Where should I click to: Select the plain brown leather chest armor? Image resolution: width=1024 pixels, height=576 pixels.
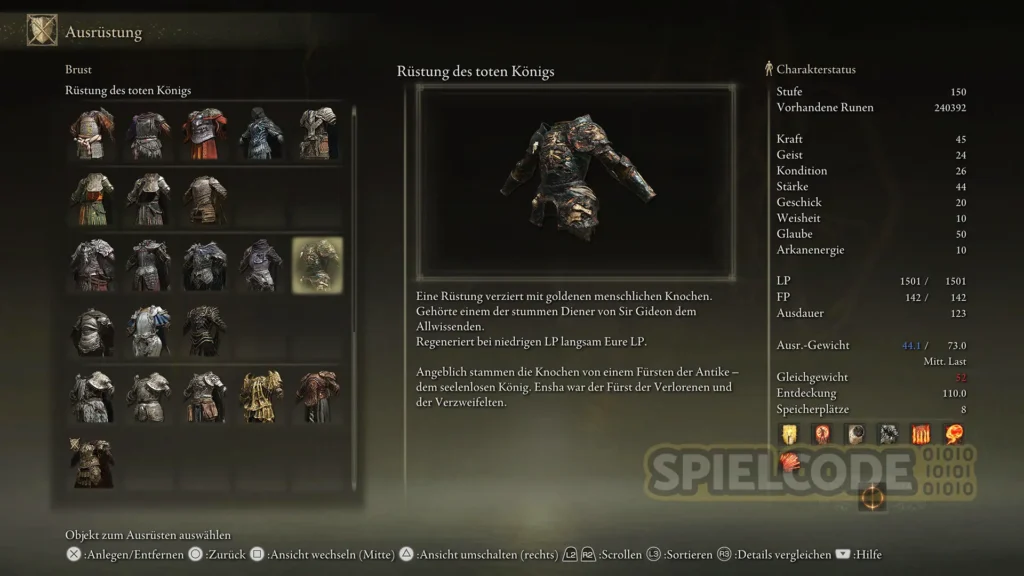click(205, 199)
